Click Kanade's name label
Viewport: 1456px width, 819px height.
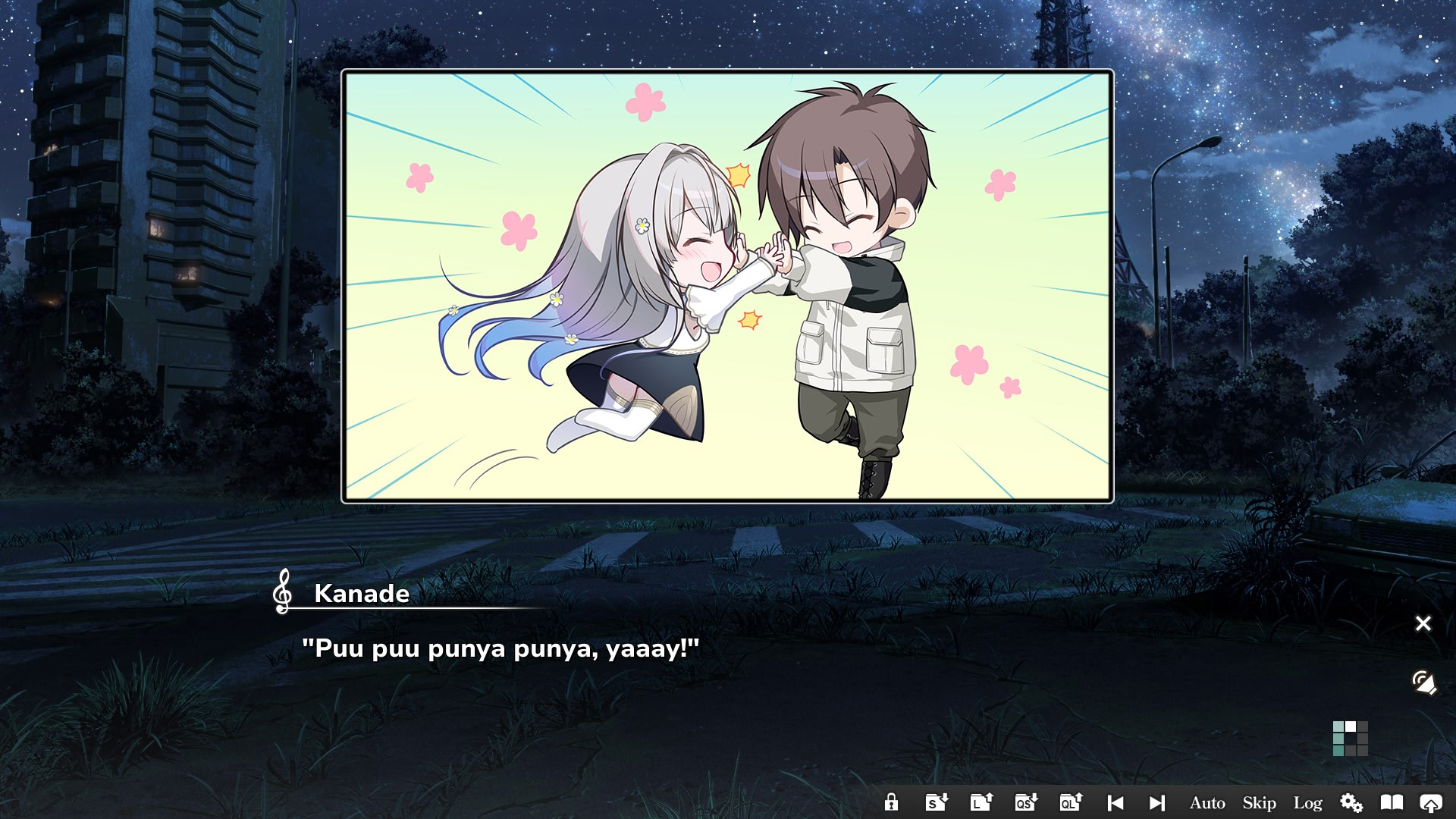click(x=362, y=595)
